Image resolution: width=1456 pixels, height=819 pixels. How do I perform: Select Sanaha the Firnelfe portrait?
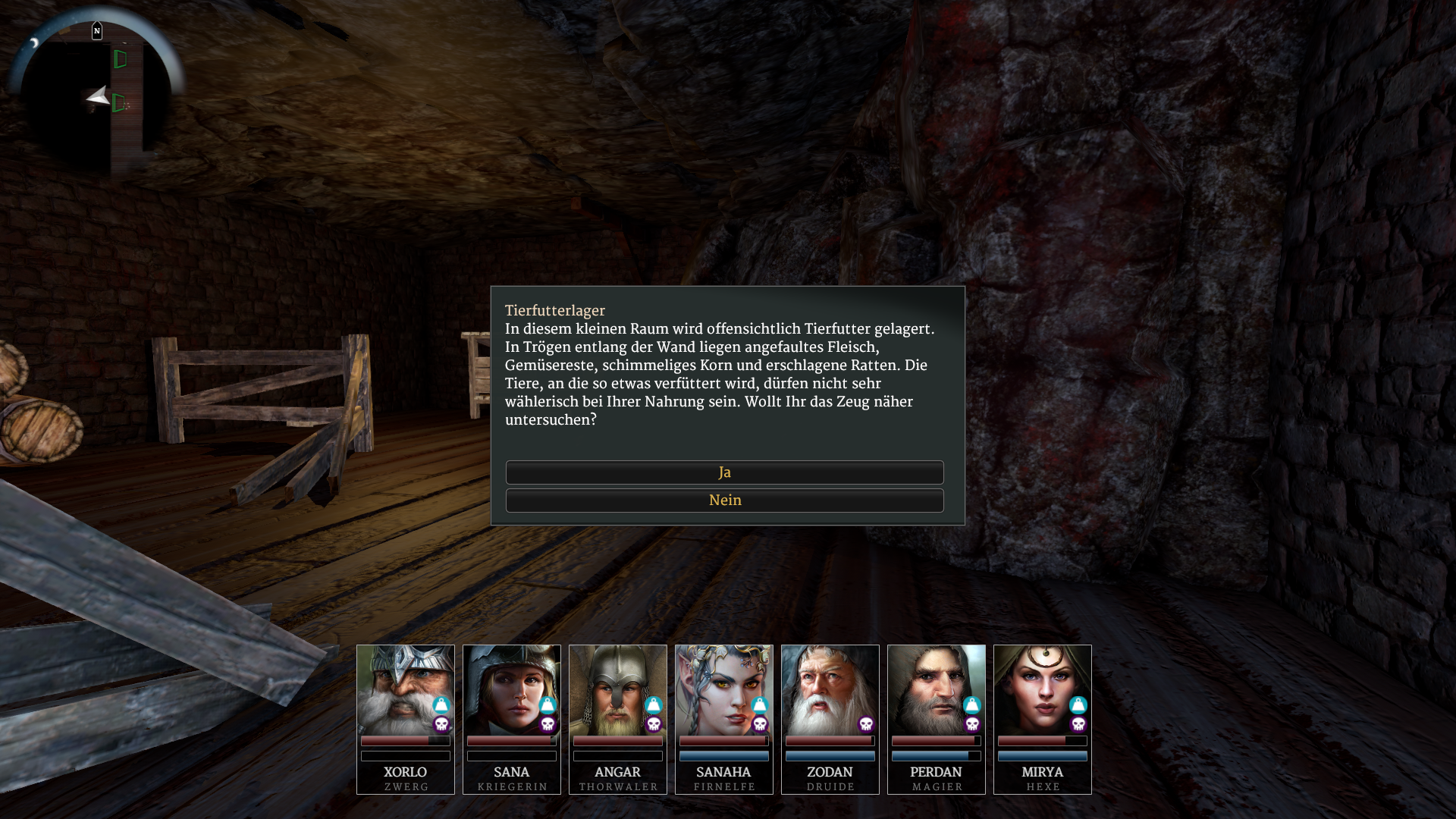point(723,689)
